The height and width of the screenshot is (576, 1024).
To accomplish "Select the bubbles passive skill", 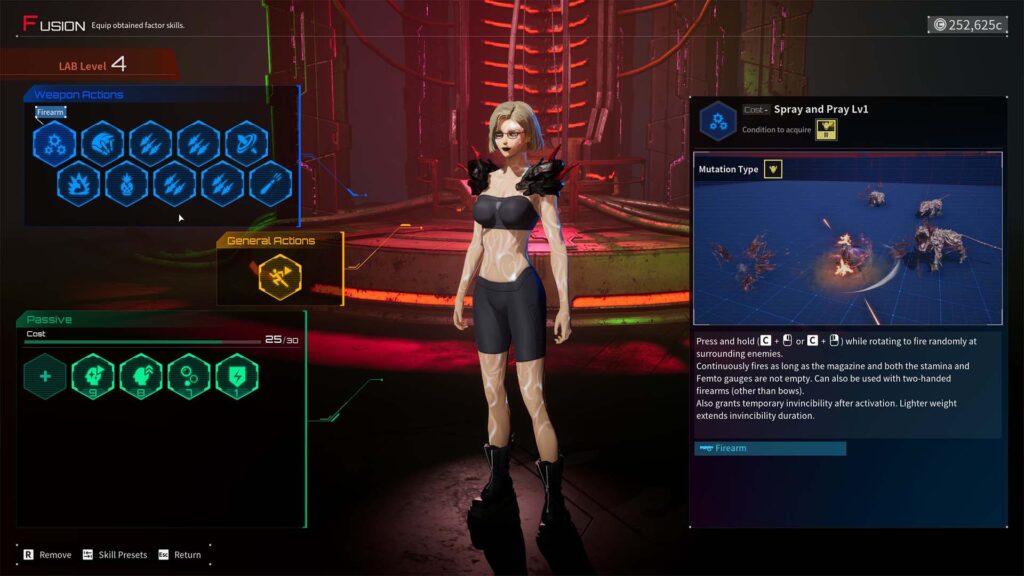I will (x=189, y=377).
